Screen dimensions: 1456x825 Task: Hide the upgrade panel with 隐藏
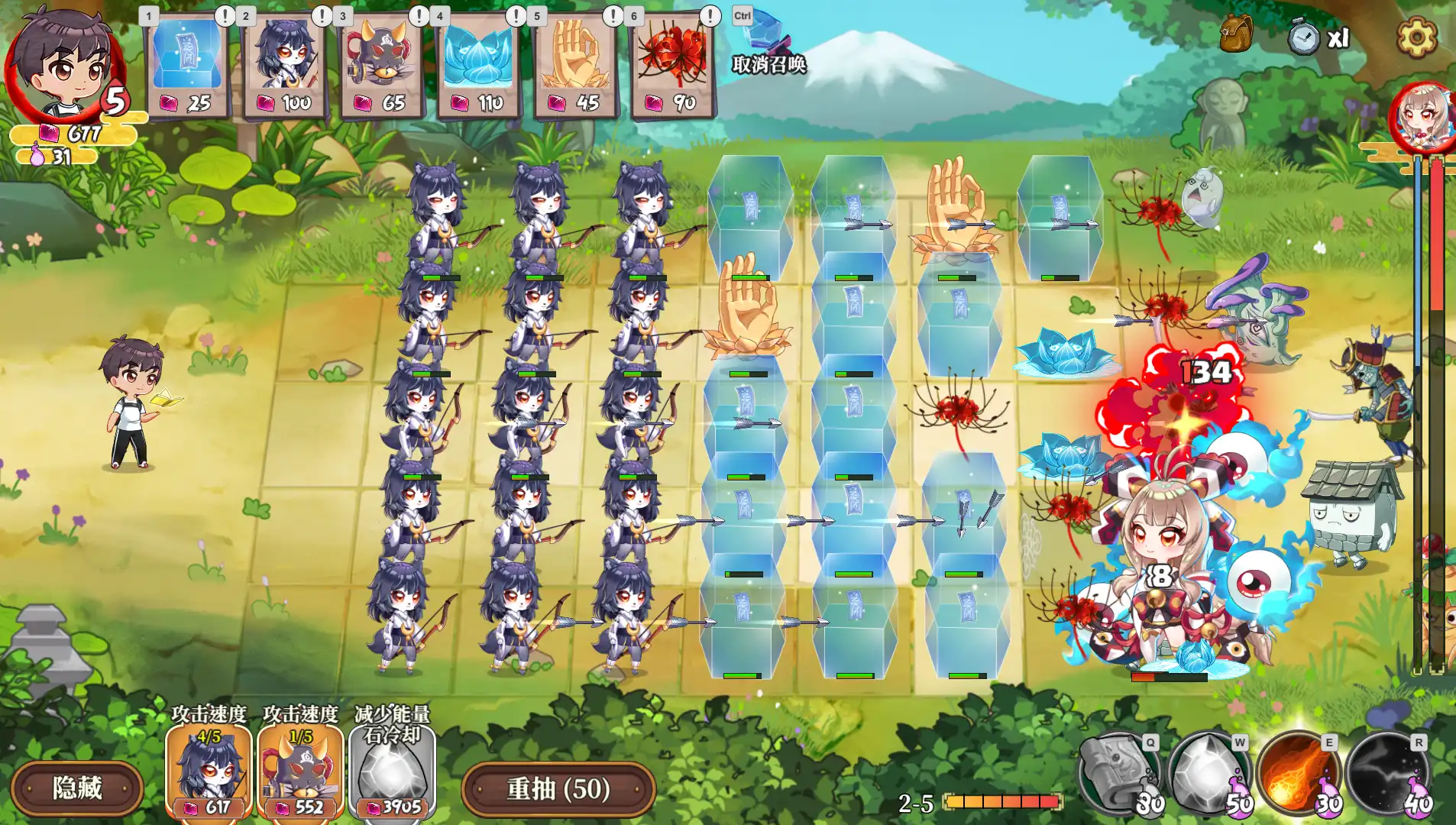(77, 788)
